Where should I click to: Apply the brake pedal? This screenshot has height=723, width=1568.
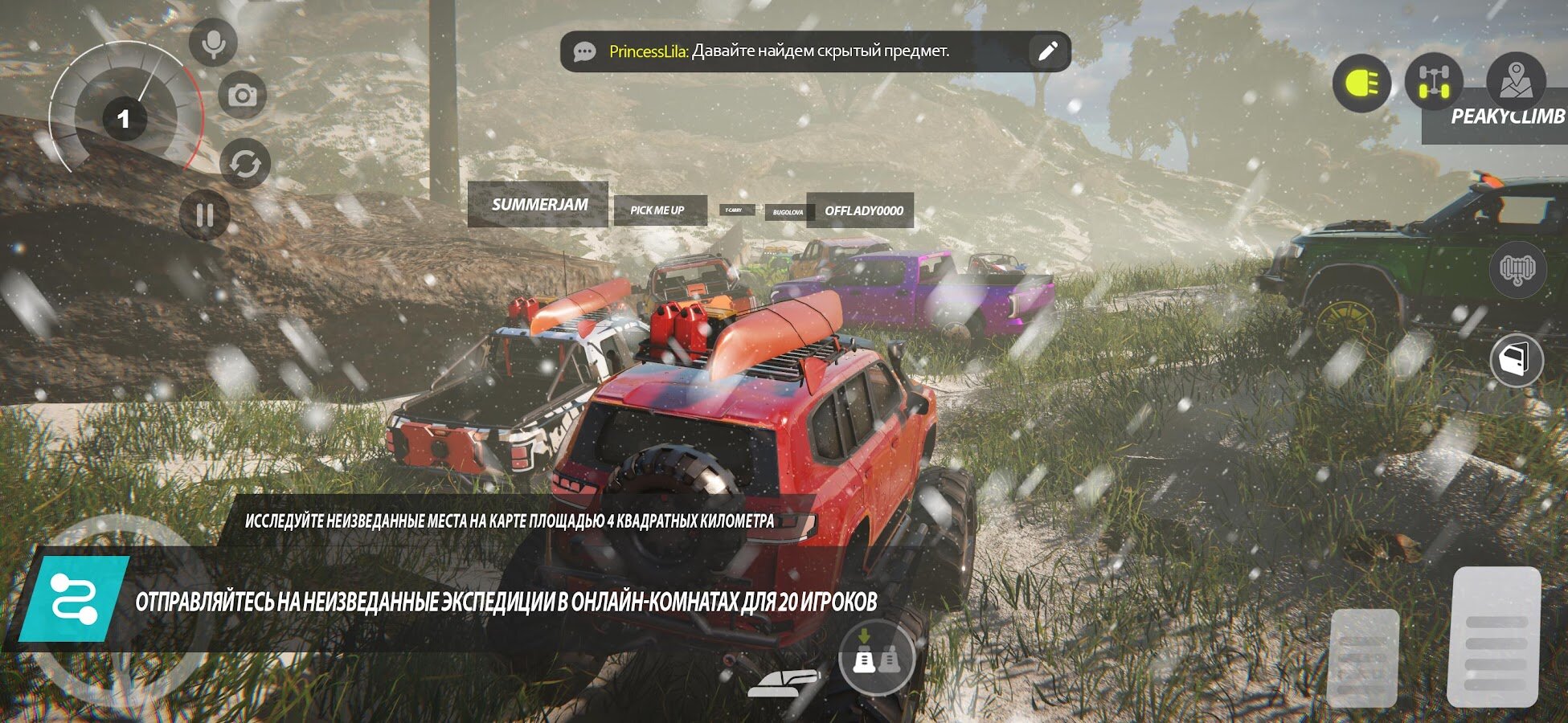pyautogui.click(x=1363, y=657)
